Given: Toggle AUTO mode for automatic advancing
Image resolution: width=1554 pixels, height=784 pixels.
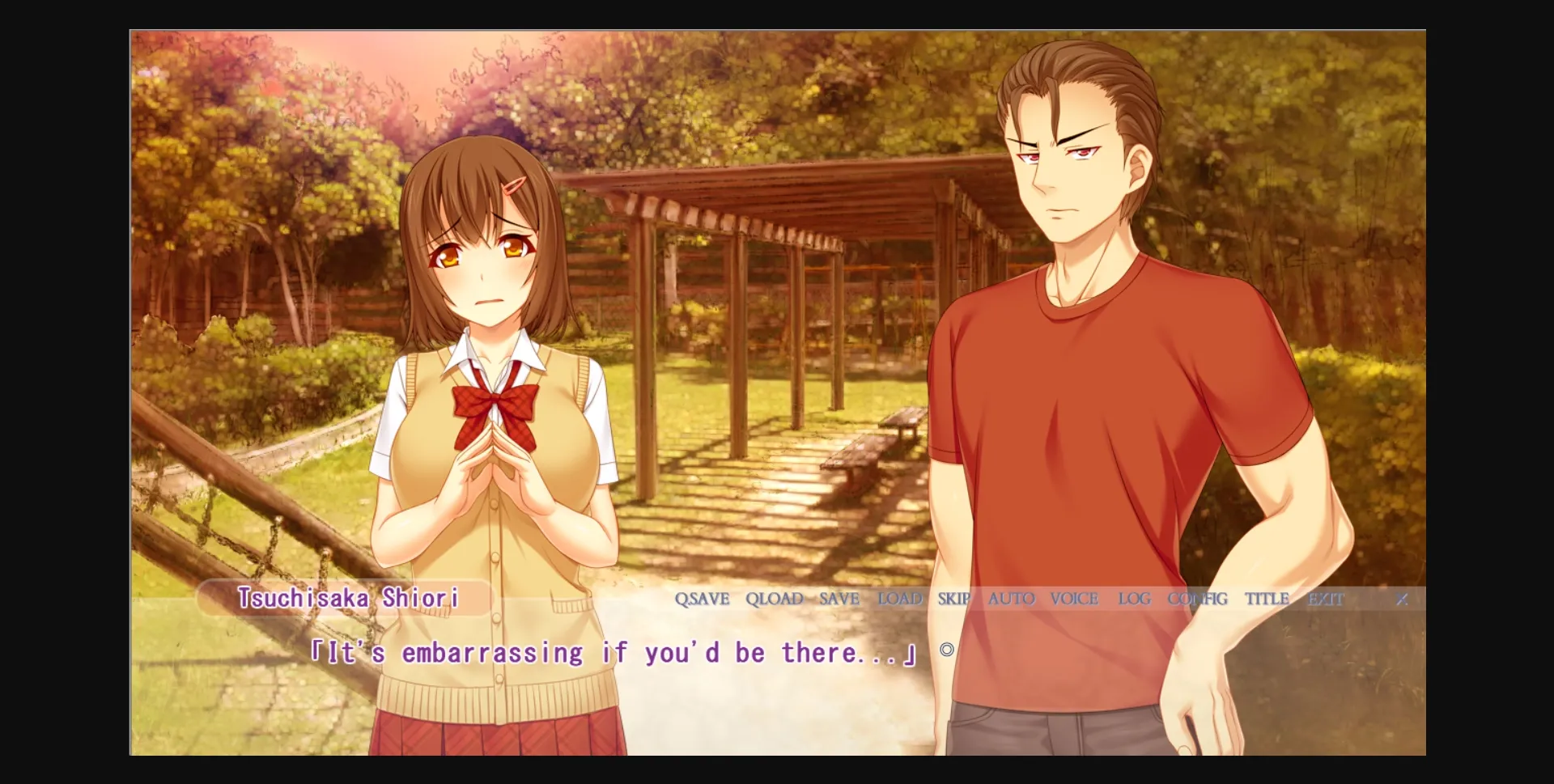Looking at the screenshot, I should click(x=1010, y=600).
